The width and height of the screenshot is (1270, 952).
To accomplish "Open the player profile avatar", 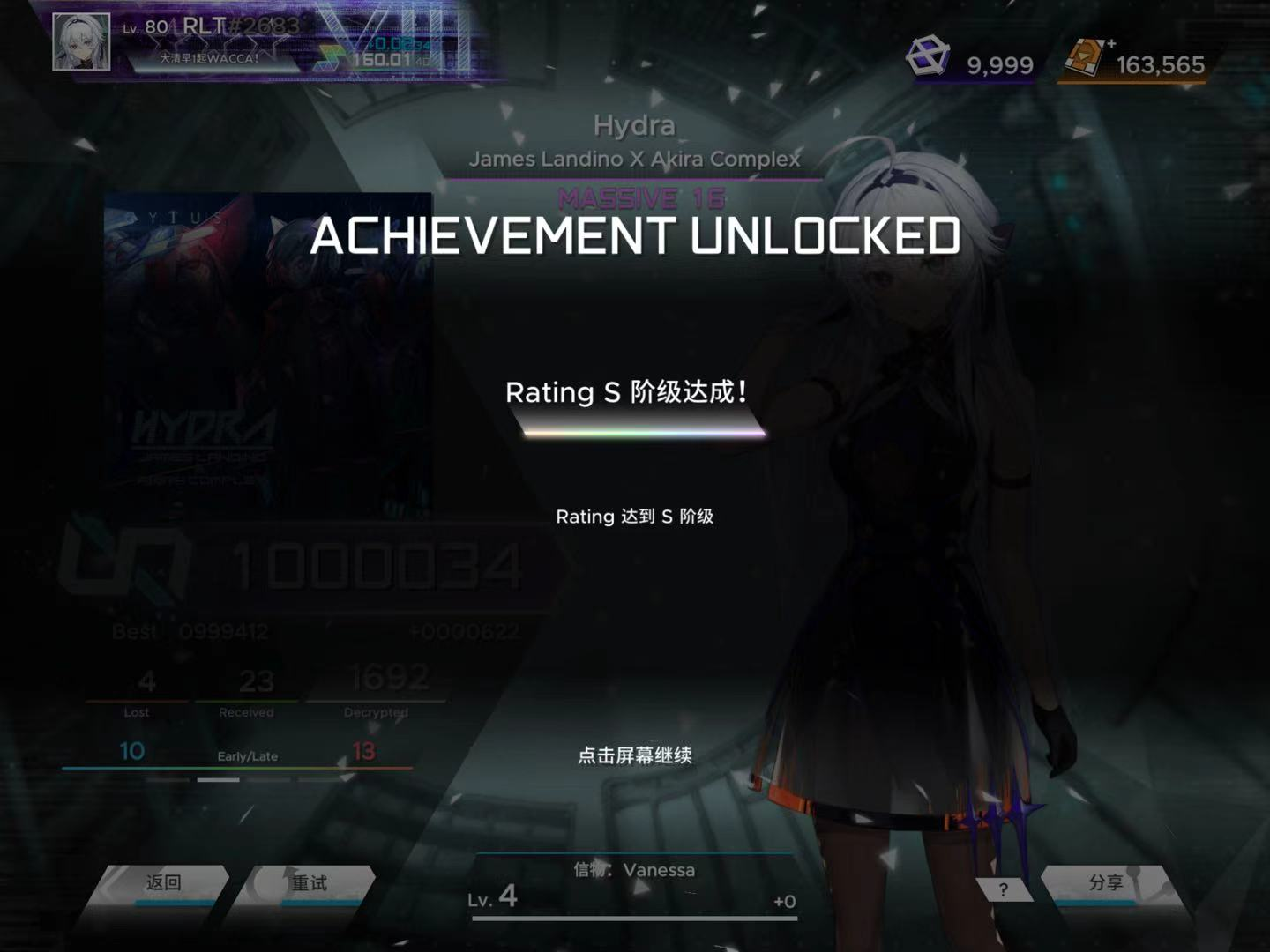I will (x=81, y=41).
